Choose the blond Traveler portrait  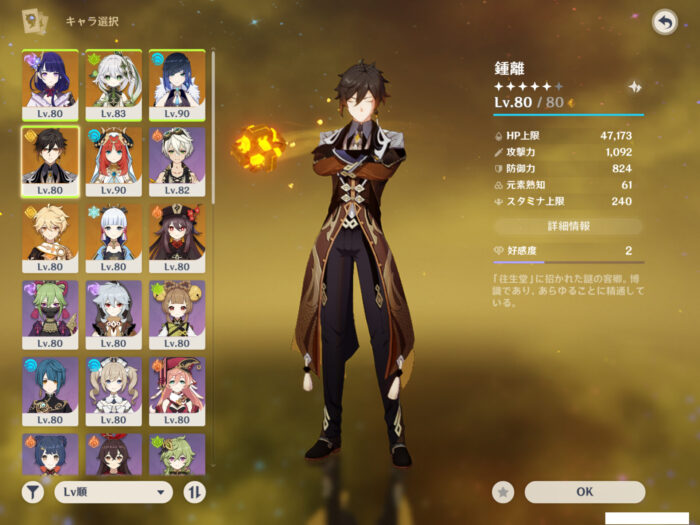[50, 238]
